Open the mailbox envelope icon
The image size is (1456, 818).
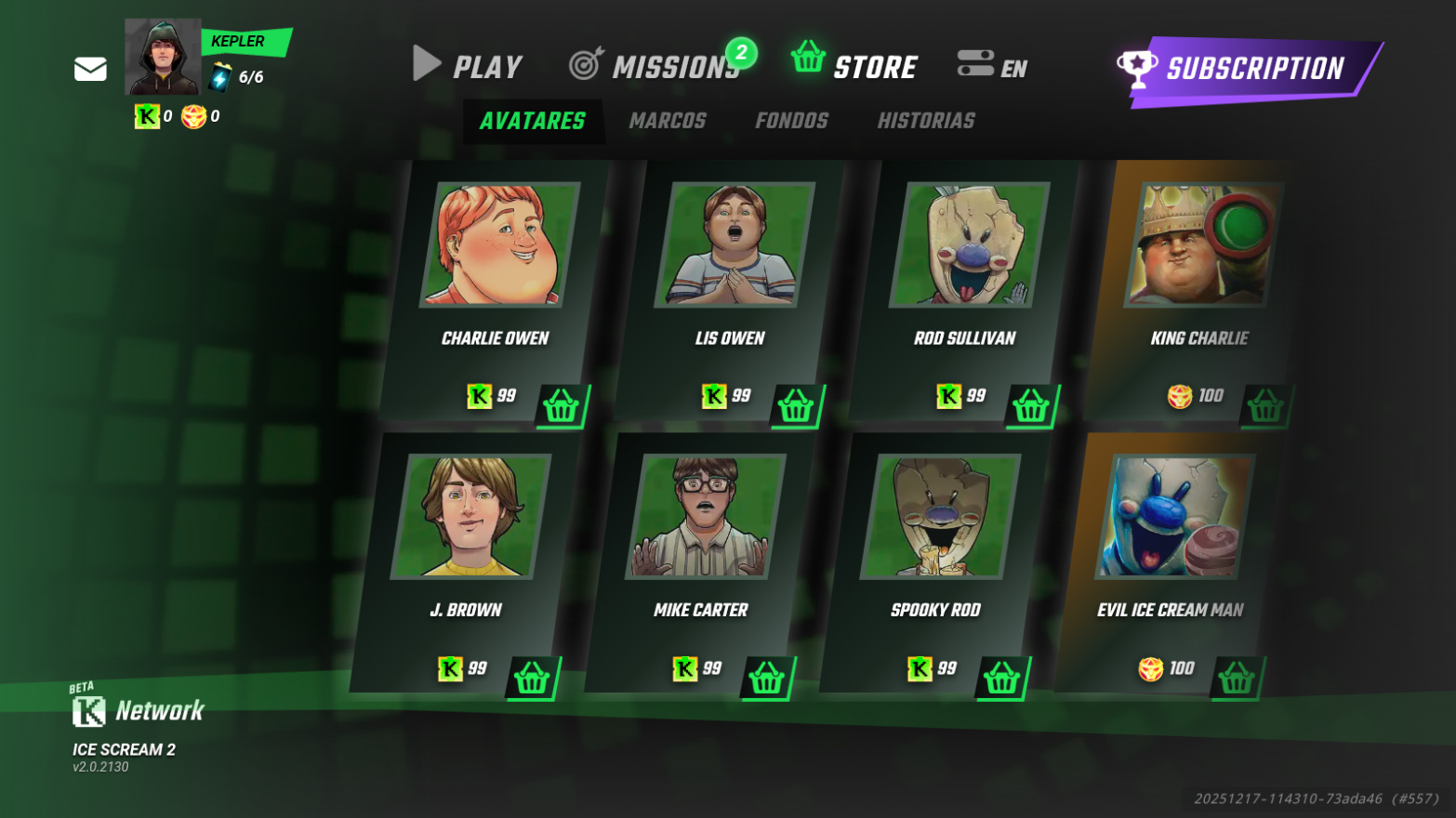click(x=90, y=70)
